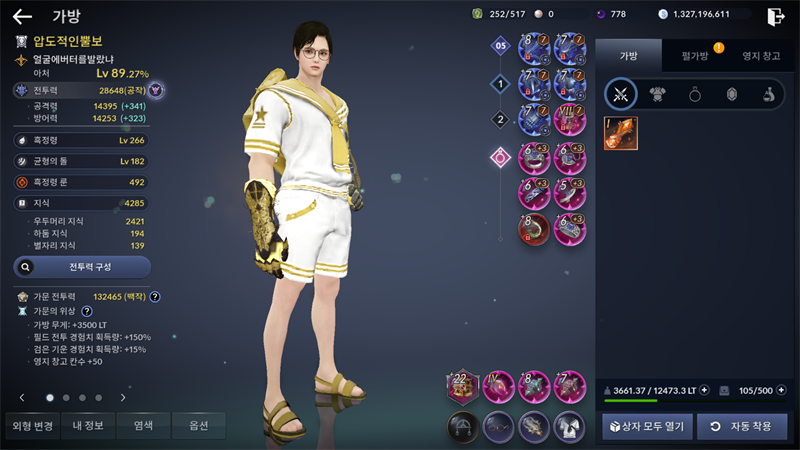This screenshot has width=800, height=450.
Task: Open the 영지 창고 tab
Action: coord(762,56)
